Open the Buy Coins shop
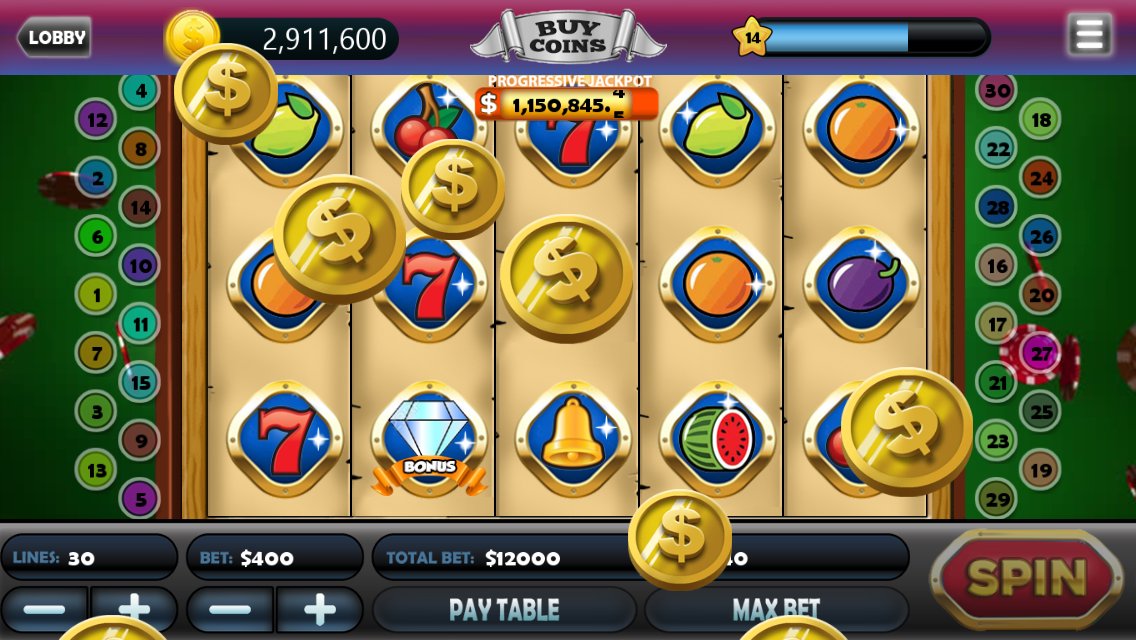Screen dimensions: 1136x640 click(x=567, y=38)
